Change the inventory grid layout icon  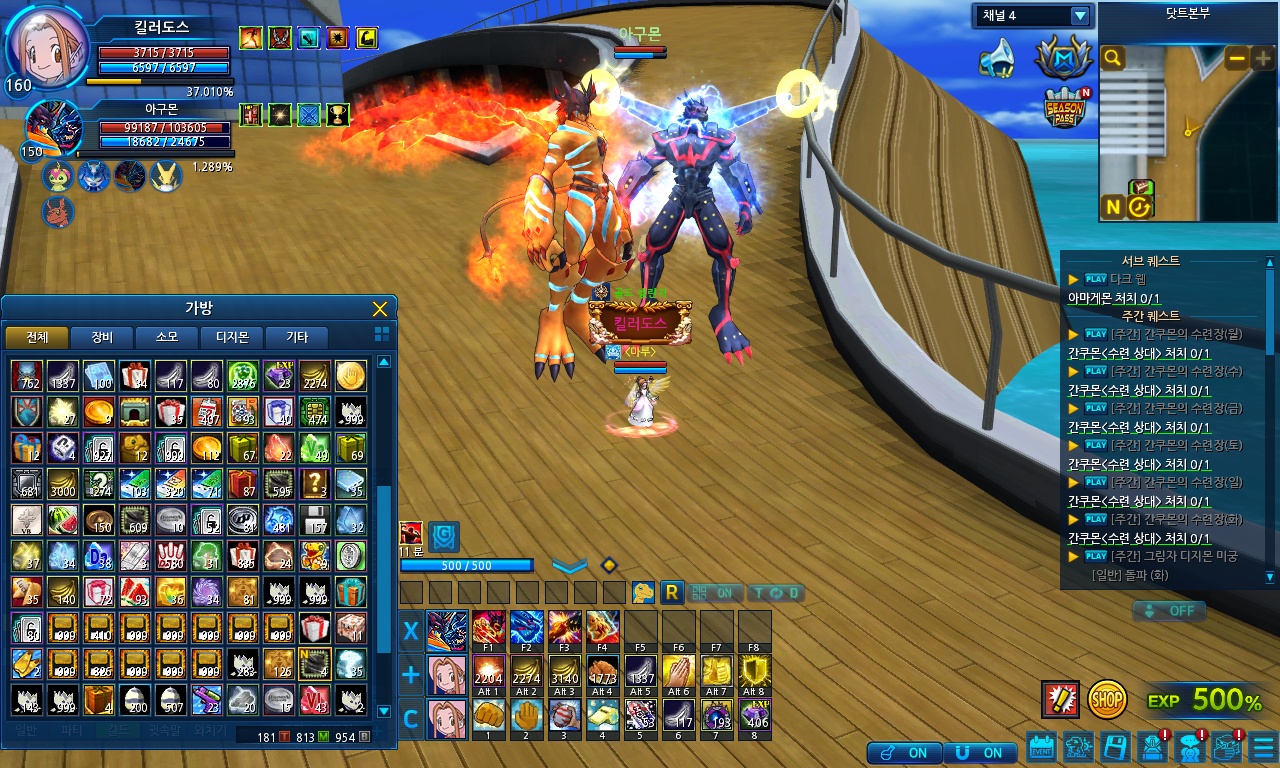(381, 334)
